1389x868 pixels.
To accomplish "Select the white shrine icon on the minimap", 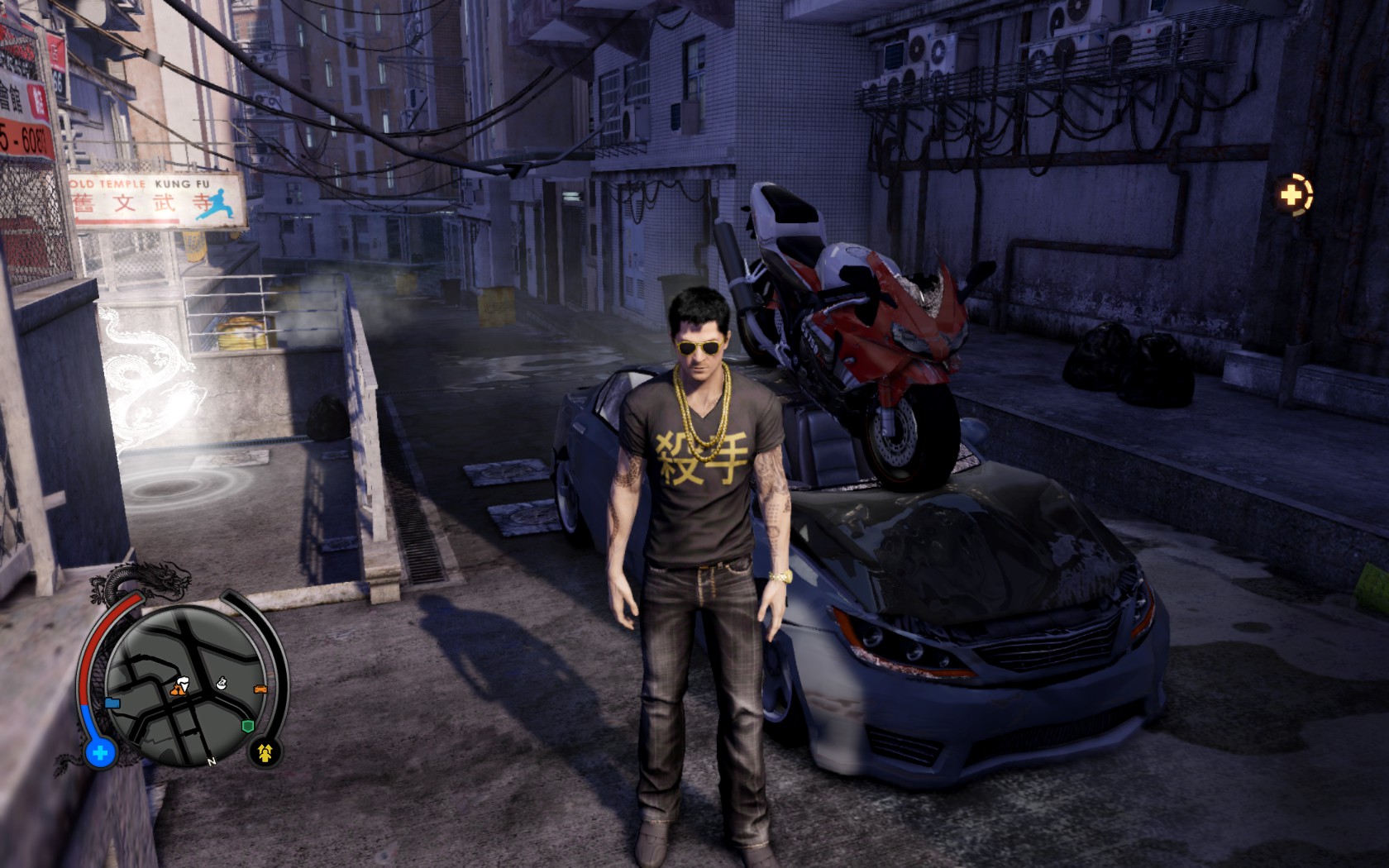I will (x=221, y=683).
